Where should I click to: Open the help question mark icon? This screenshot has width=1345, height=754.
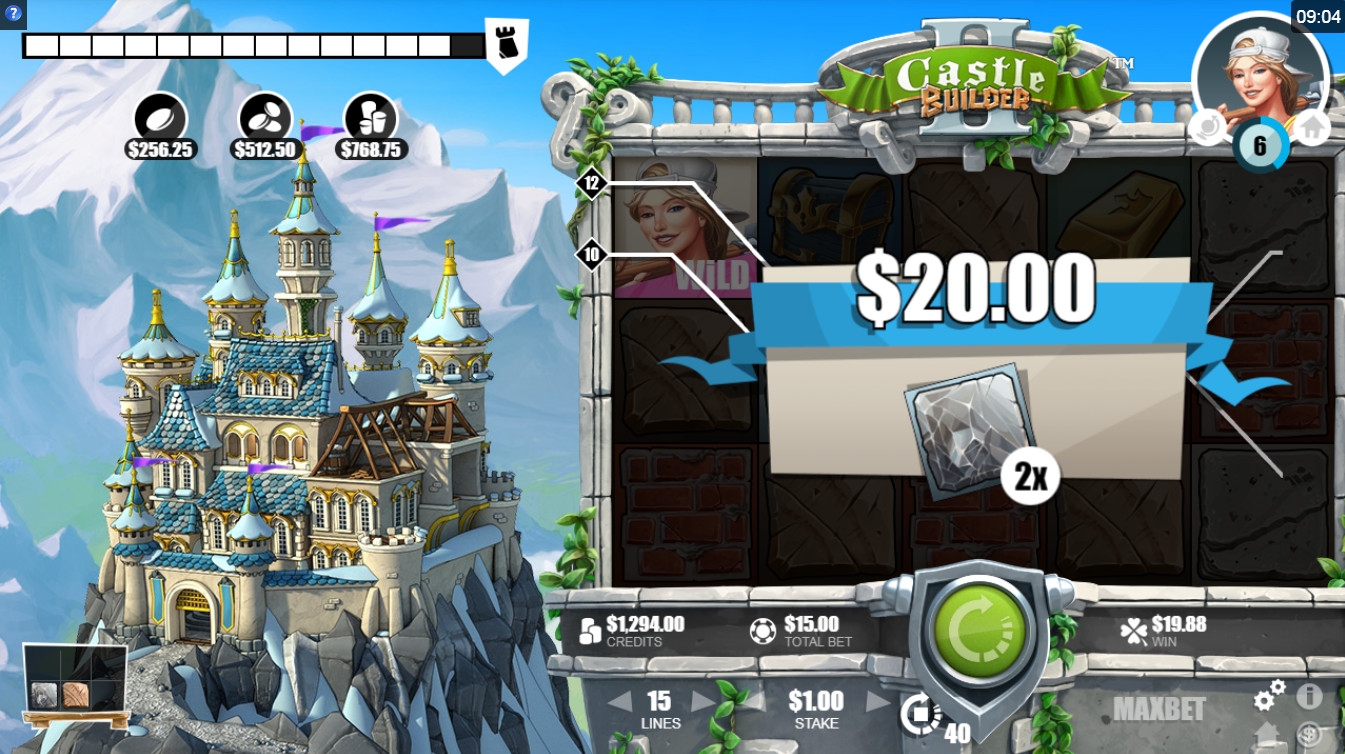tap(13, 14)
